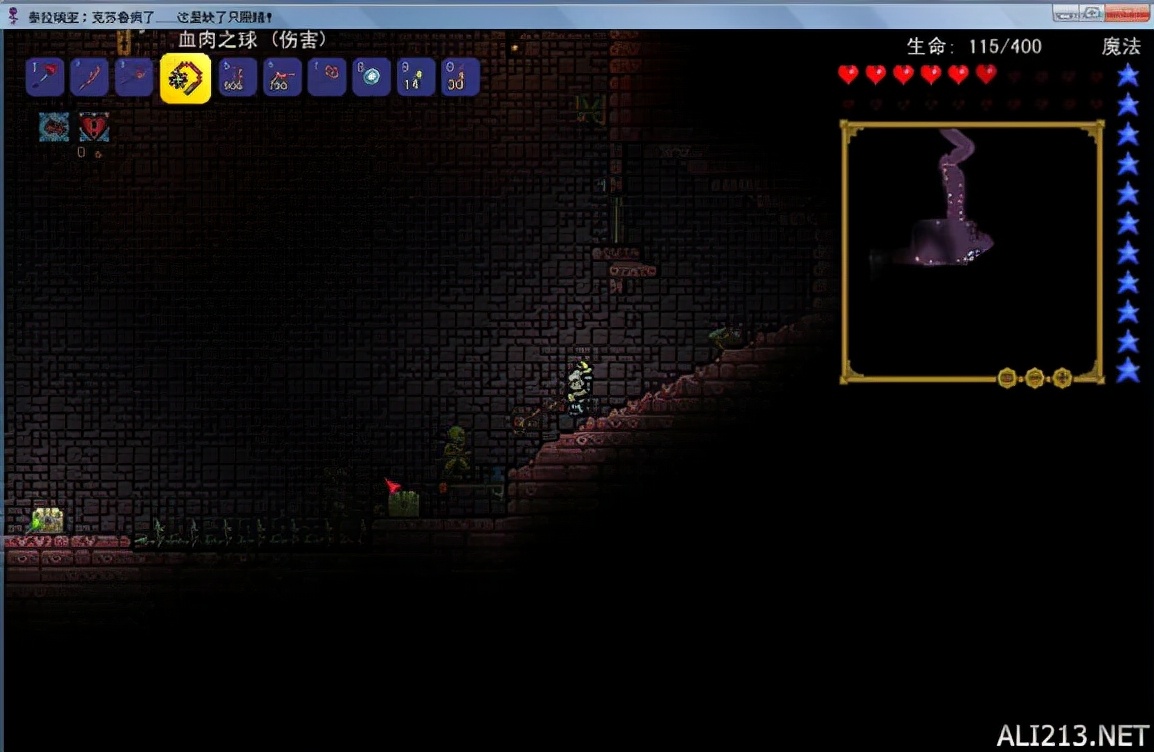Image resolution: width=1154 pixels, height=752 pixels.
Task: Pick the hotbar slot holding 30 items
Action: [x=460, y=77]
